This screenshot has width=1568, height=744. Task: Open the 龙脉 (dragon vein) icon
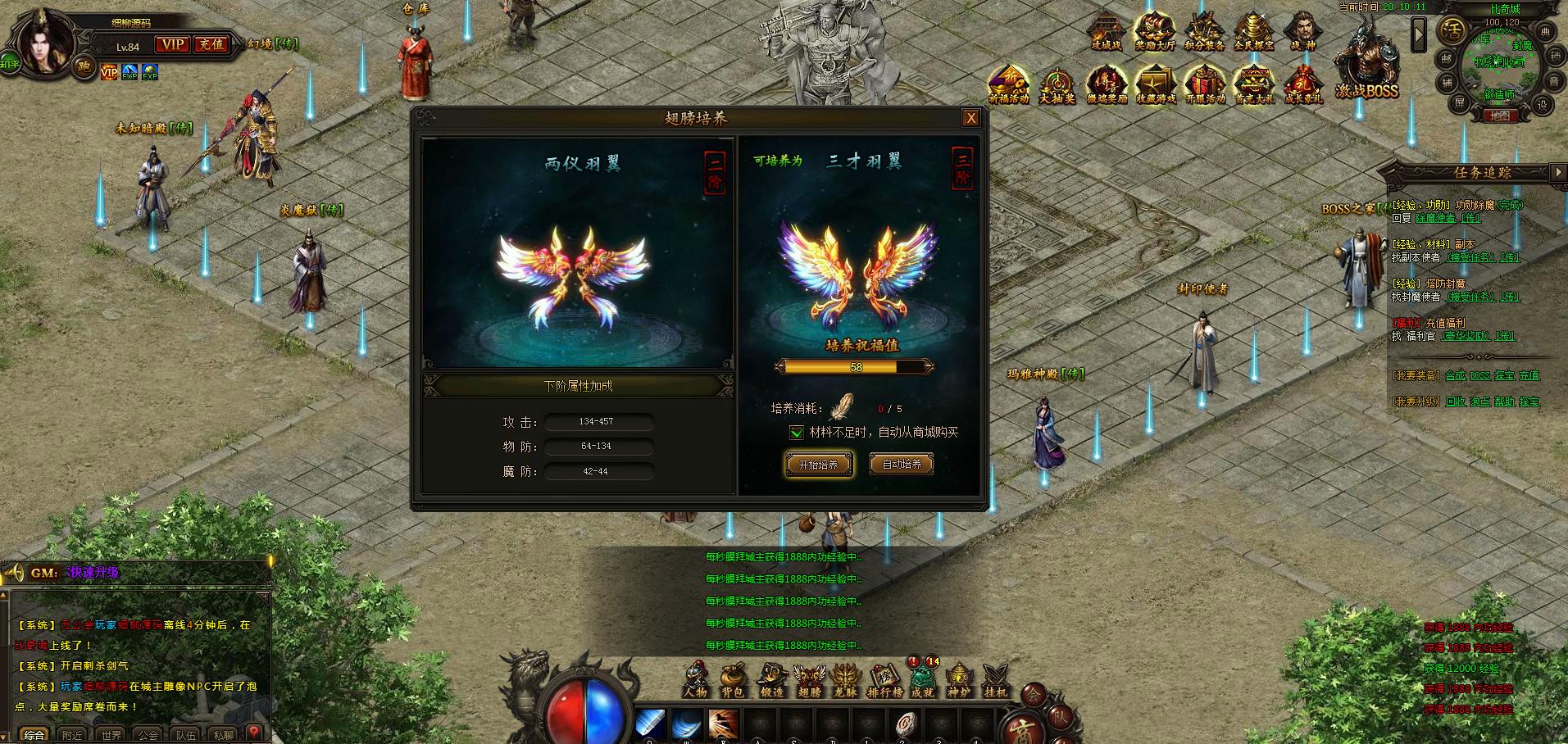click(845, 677)
